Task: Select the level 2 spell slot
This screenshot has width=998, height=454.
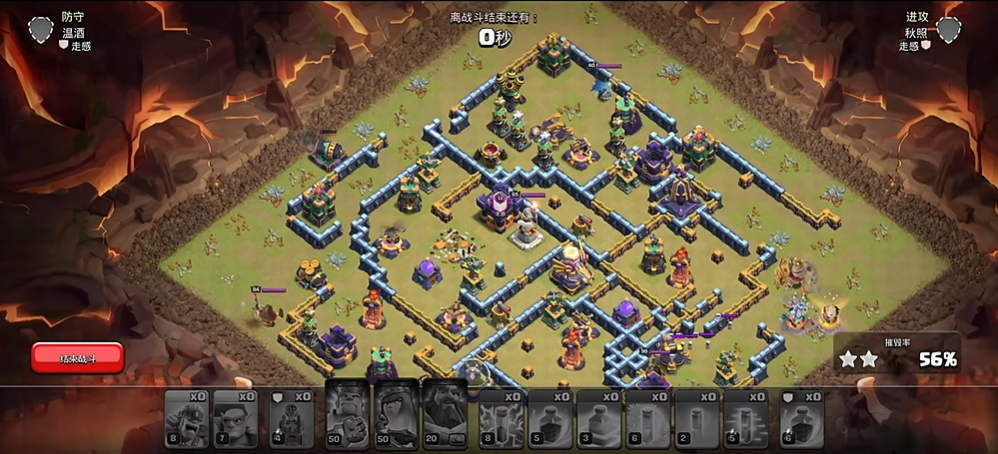Action: (697, 418)
